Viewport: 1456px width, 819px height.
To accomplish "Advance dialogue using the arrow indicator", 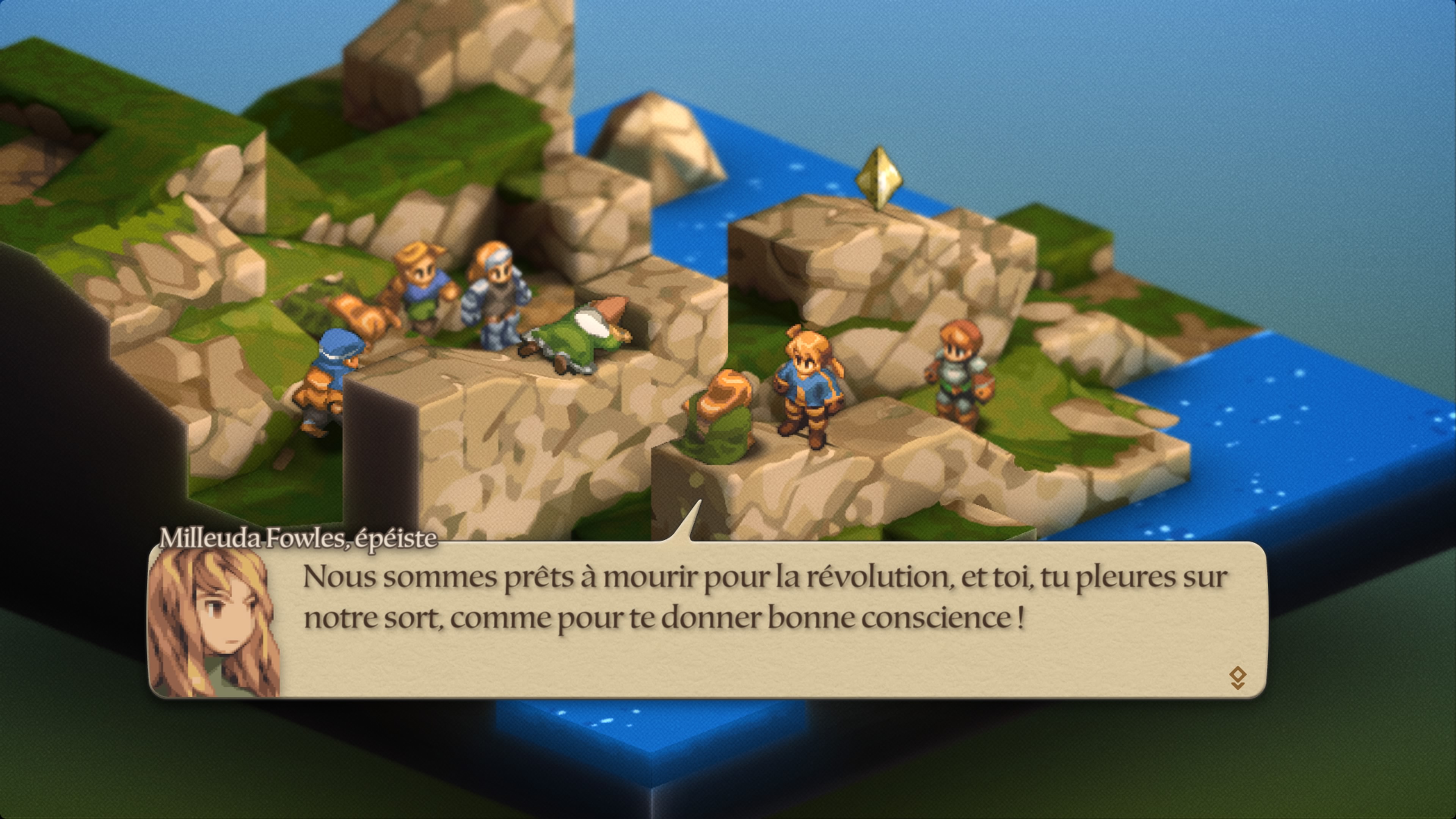I will (x=1237, y=677).
